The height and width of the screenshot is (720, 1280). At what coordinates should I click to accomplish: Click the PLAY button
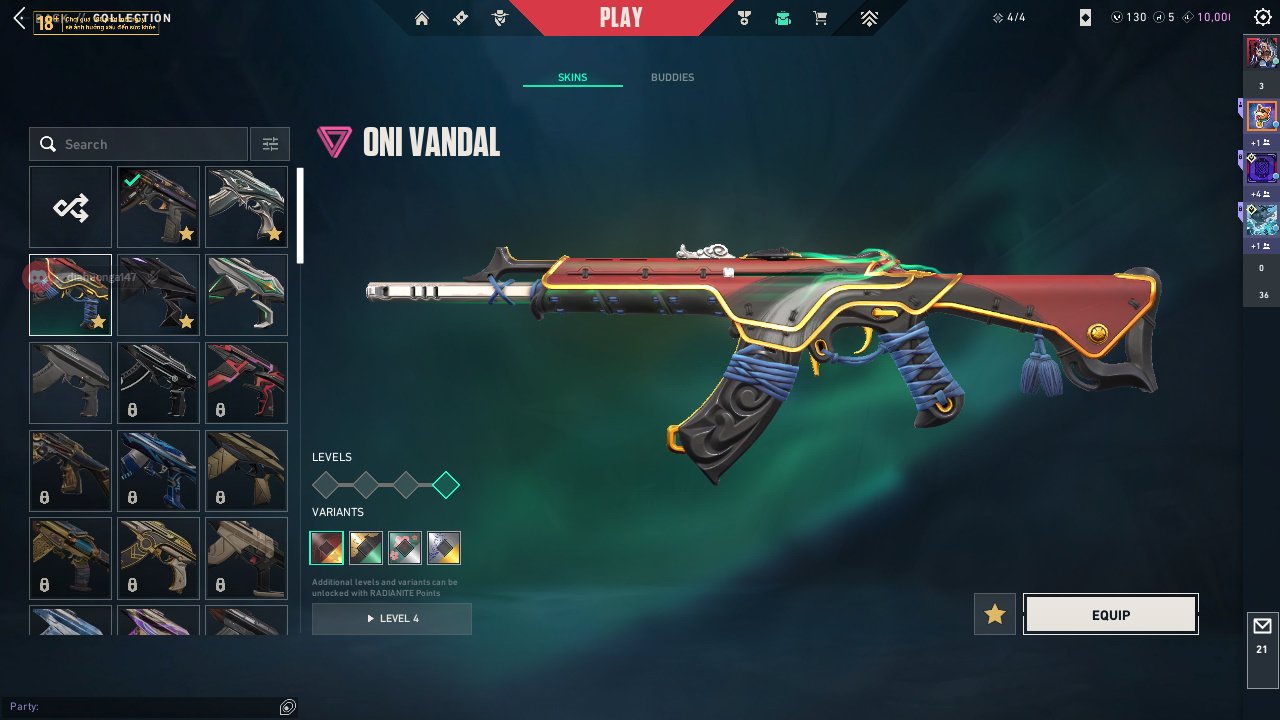(x=621, y=18)
